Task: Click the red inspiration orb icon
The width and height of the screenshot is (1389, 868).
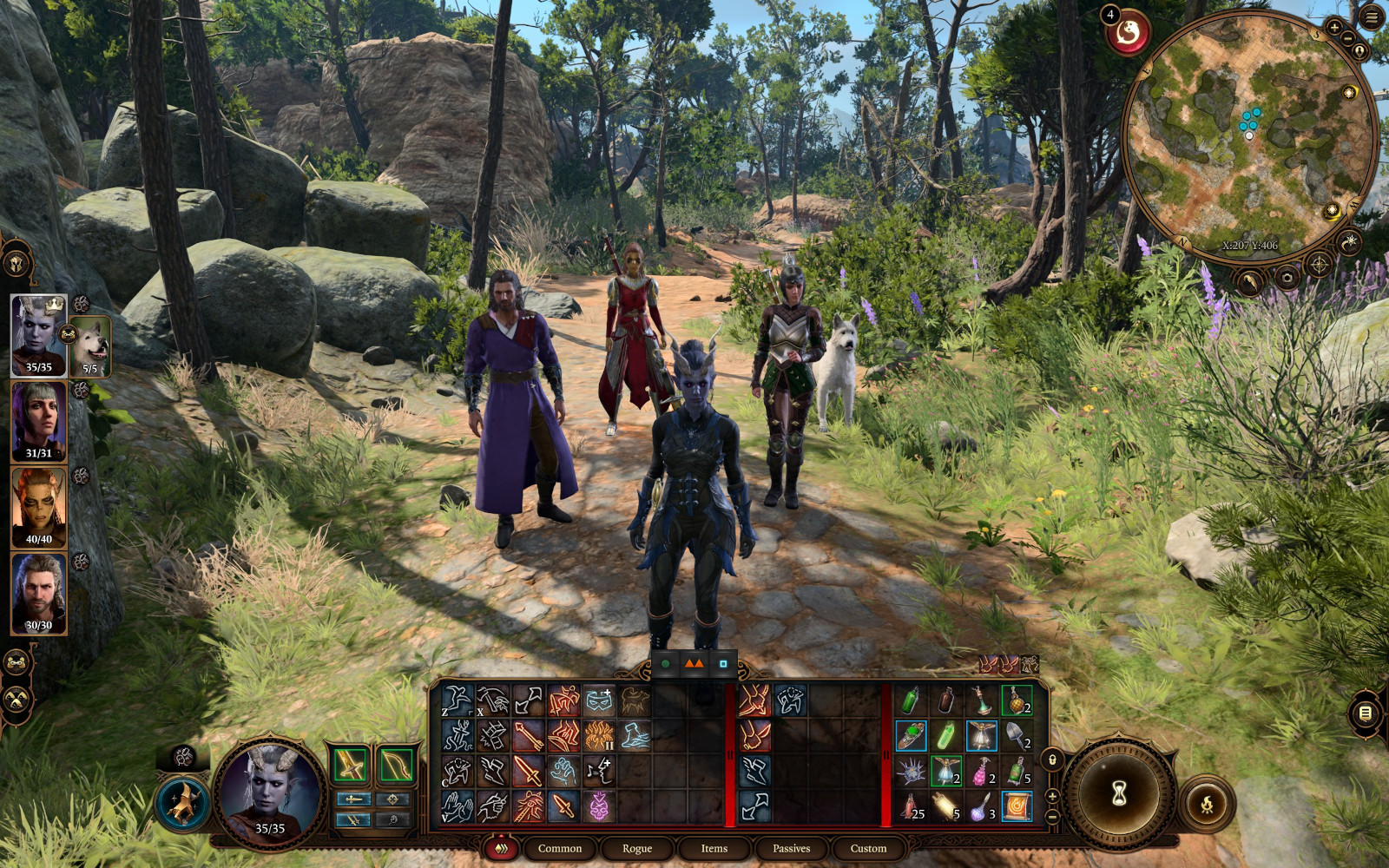Action: (1128, 34)
